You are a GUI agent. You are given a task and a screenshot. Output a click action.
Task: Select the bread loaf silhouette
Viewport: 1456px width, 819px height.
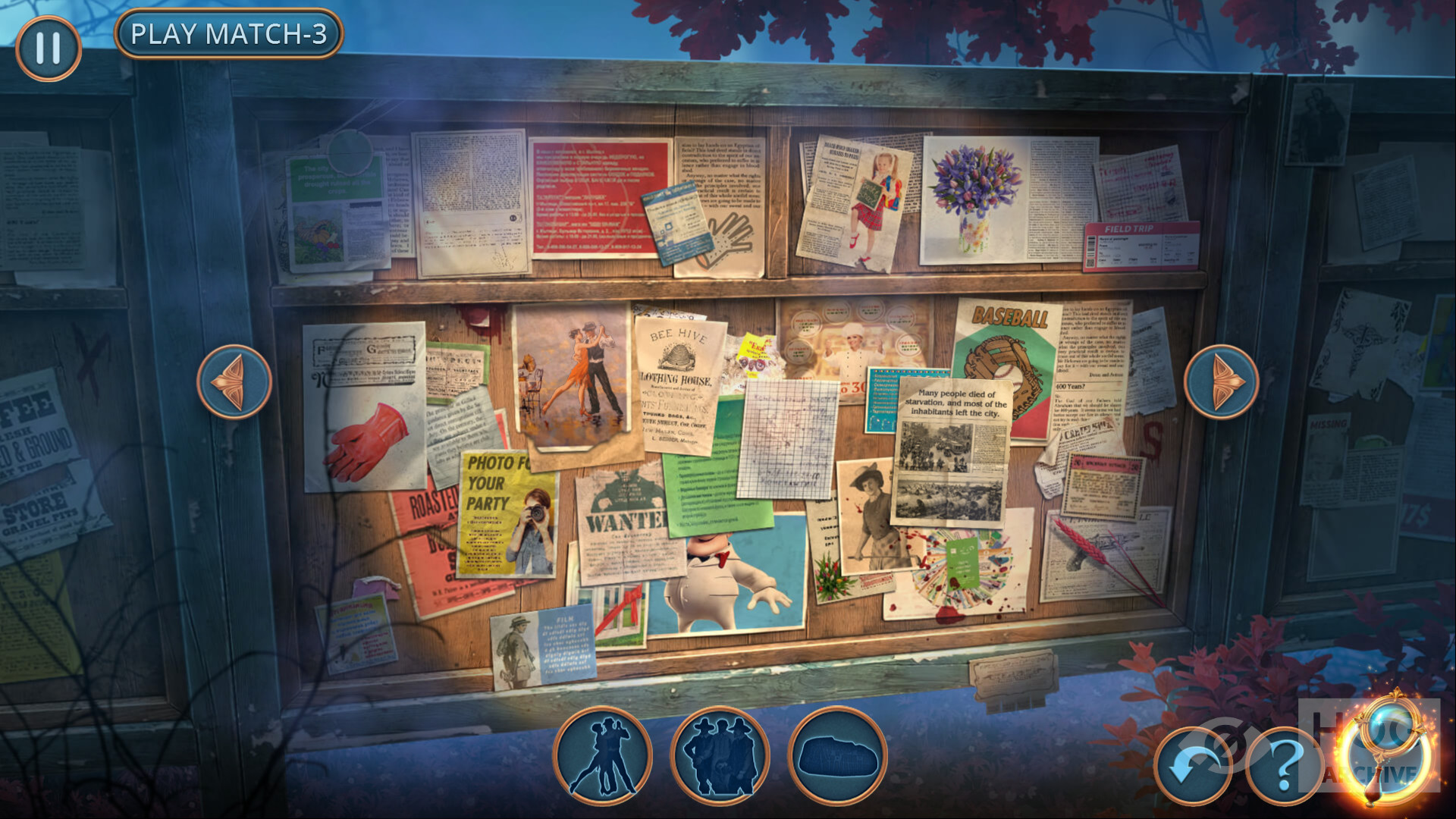pos(838,755)
